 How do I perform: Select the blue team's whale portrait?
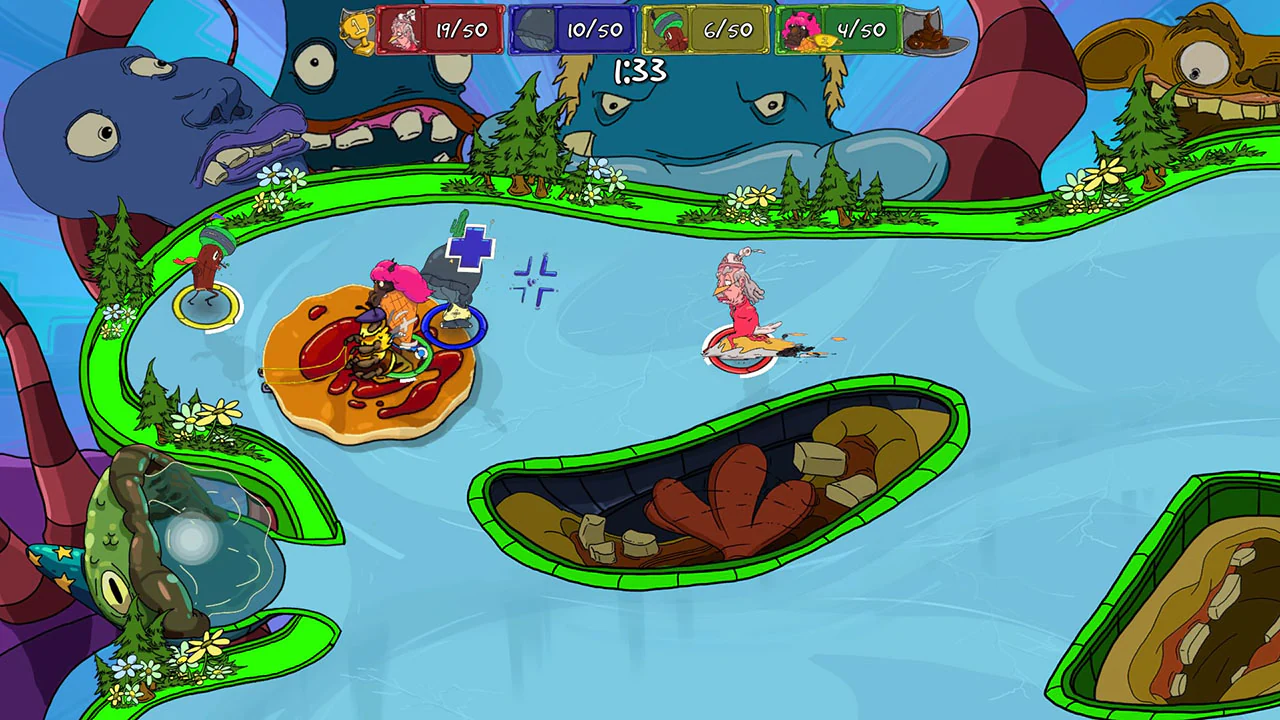click(533, 29)
